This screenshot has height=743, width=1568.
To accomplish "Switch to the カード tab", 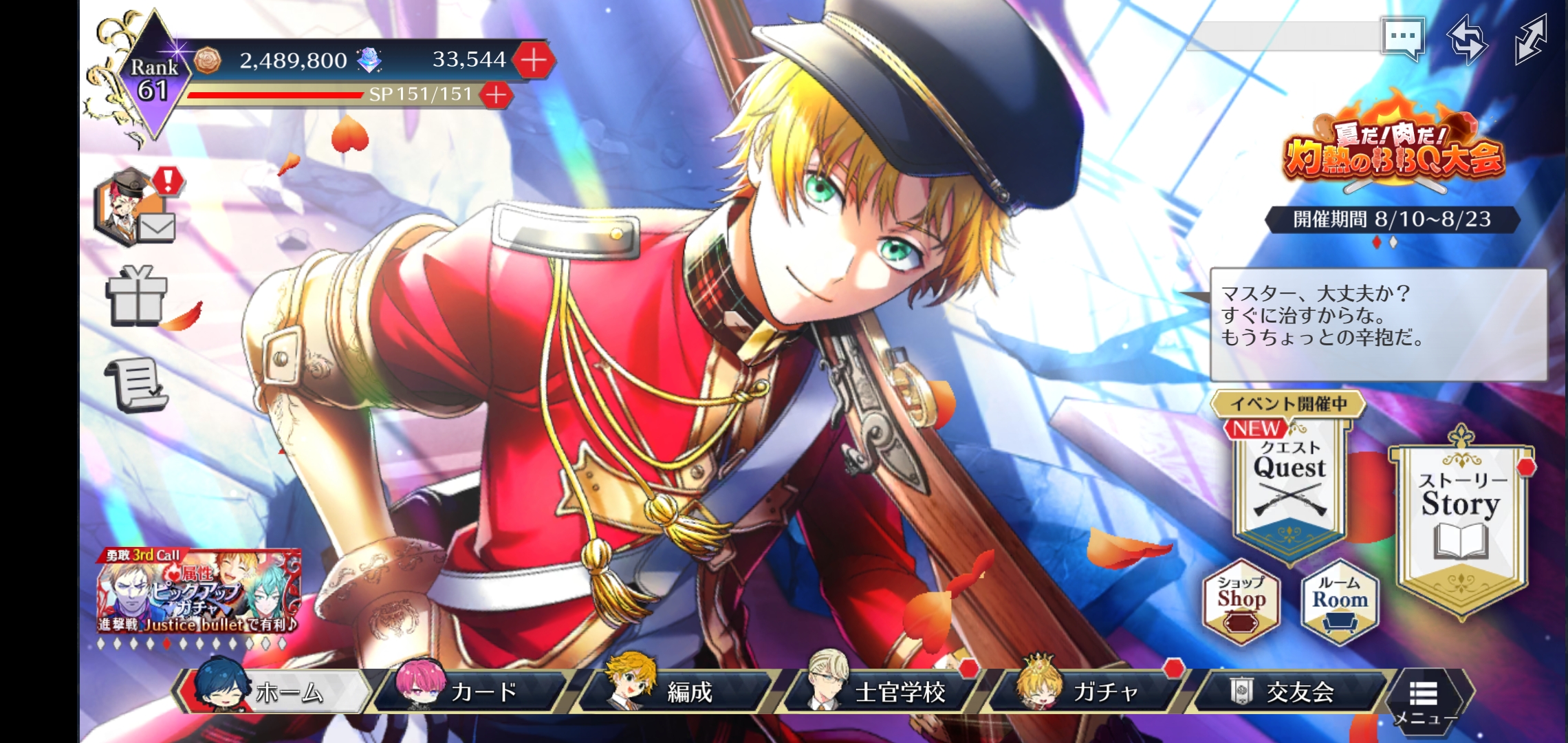I will 475,691.
